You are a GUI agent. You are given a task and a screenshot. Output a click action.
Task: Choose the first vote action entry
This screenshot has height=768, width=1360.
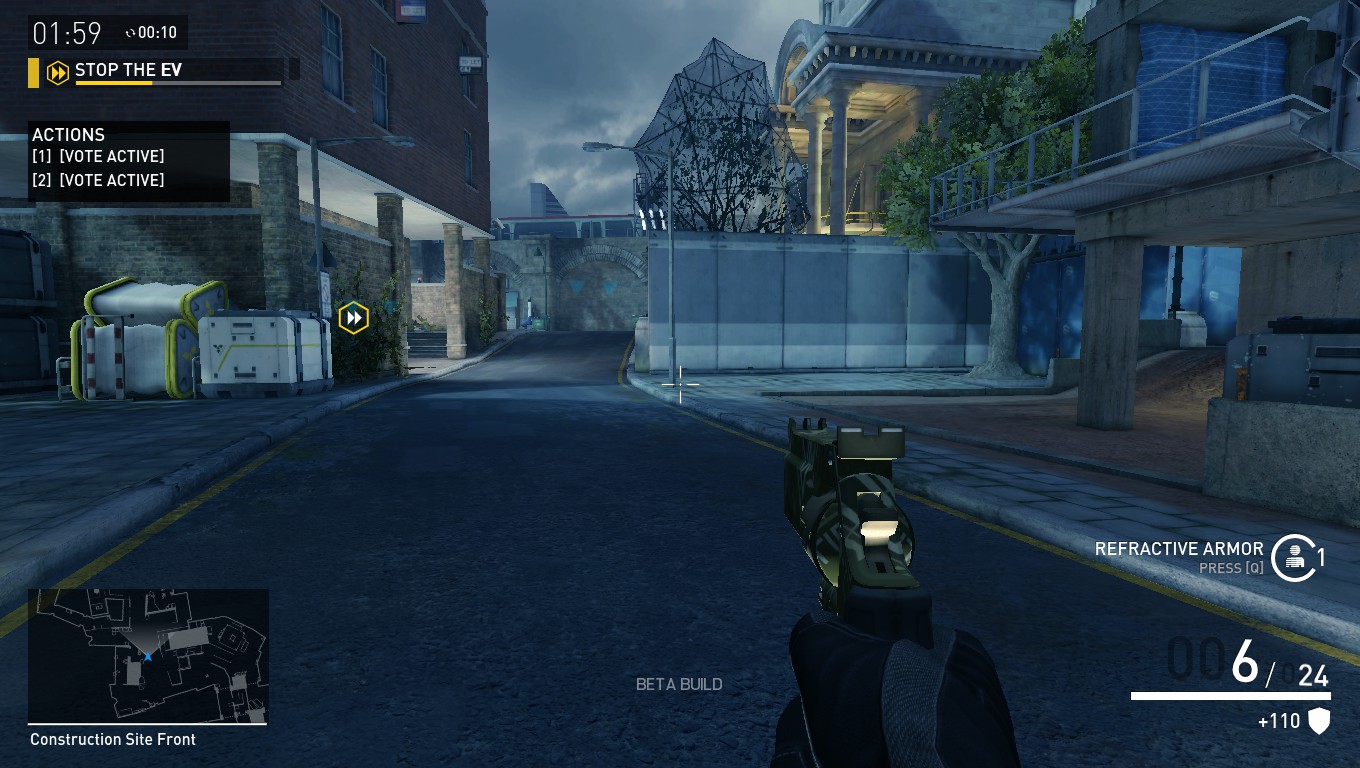coord(98,157)
